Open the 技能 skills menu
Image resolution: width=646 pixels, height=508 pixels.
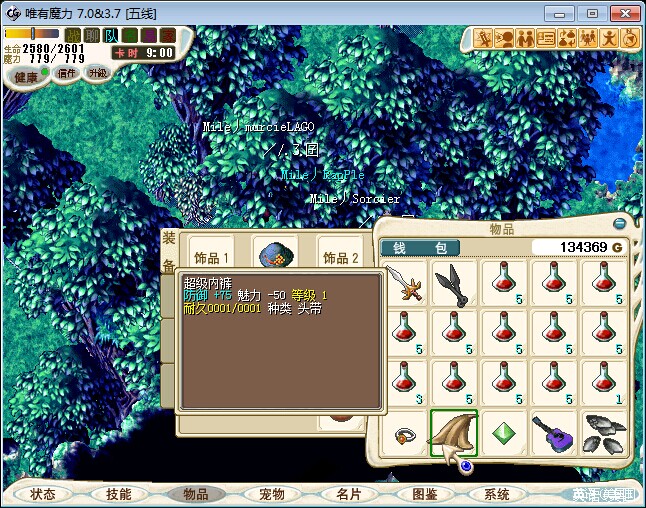coord(118,494)
